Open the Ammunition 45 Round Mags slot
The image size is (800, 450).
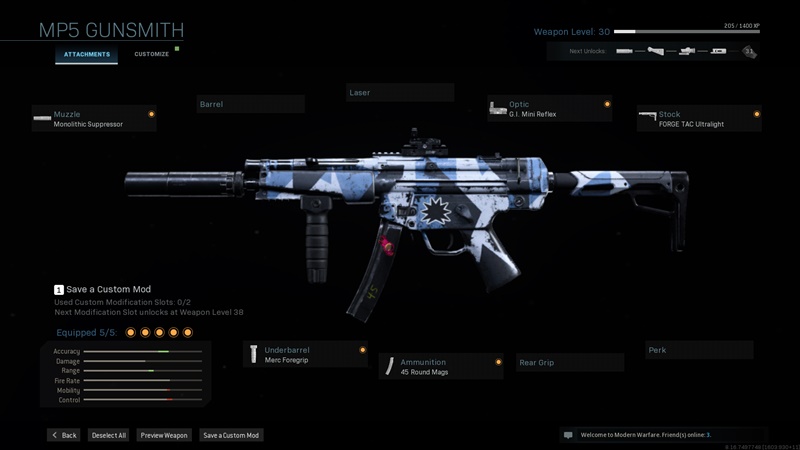coord(440,366)
